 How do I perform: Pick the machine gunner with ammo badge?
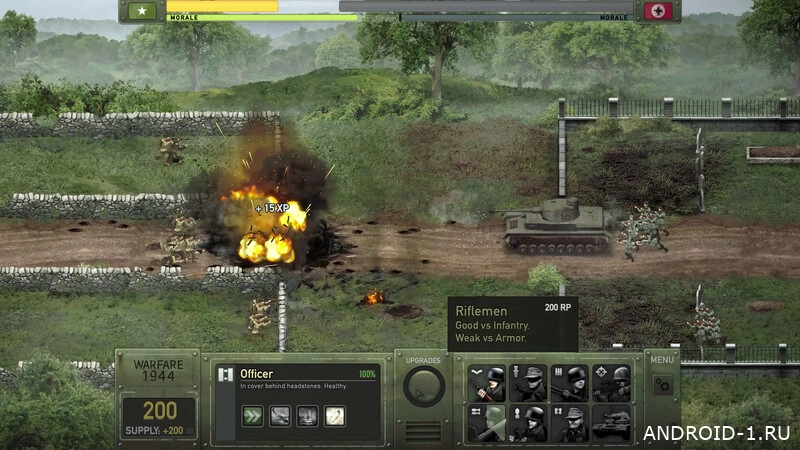tap(570, 383)
